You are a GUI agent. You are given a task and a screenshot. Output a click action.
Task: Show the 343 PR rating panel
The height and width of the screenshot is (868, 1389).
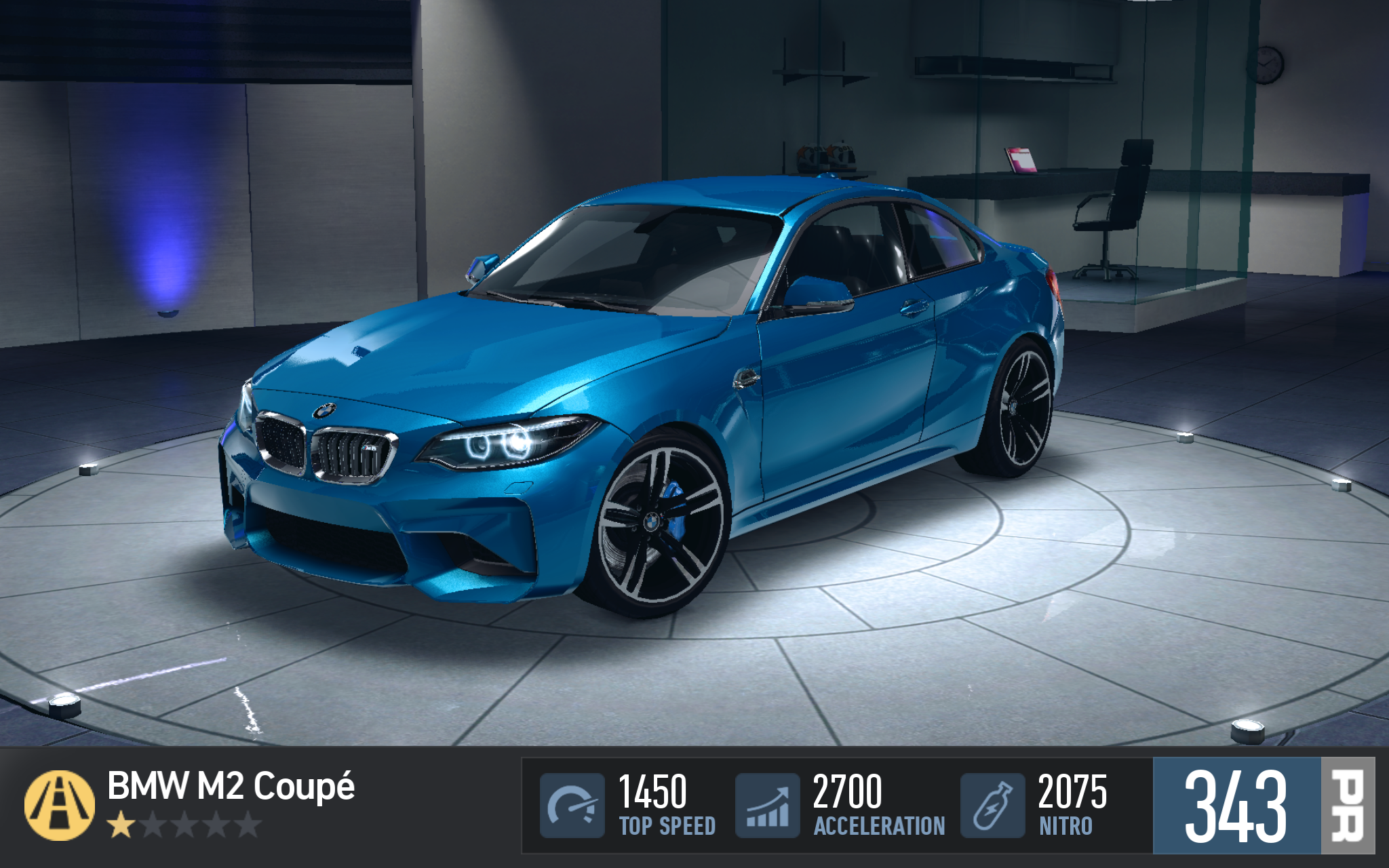point(1263,805)
